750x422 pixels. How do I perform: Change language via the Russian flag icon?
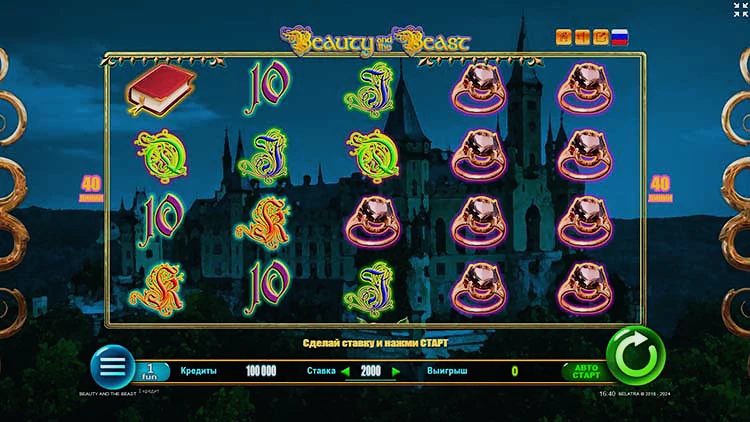620,37
